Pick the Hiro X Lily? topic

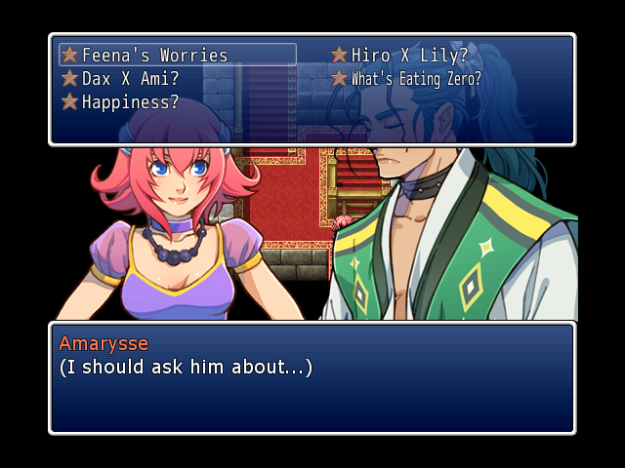pos(409,55)
